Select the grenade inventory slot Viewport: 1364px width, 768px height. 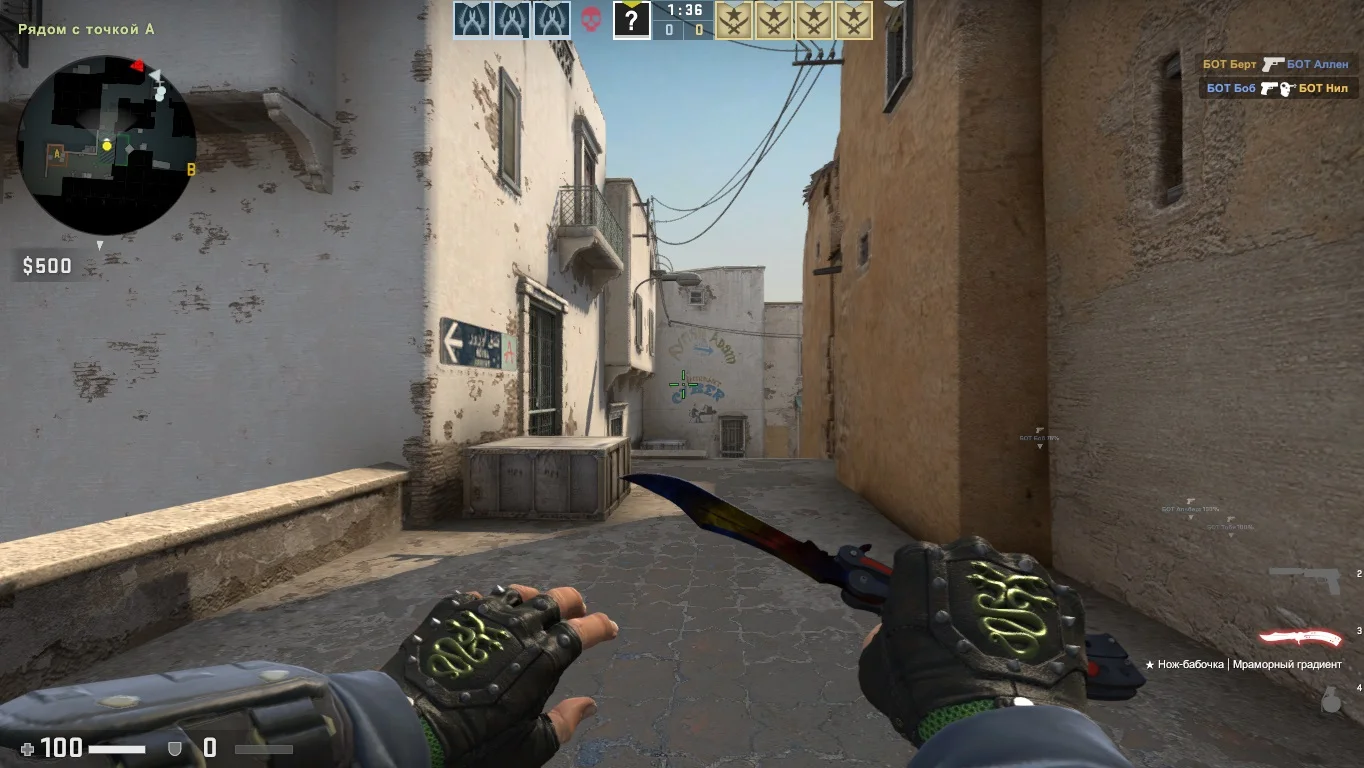(x=1331, y=701)
